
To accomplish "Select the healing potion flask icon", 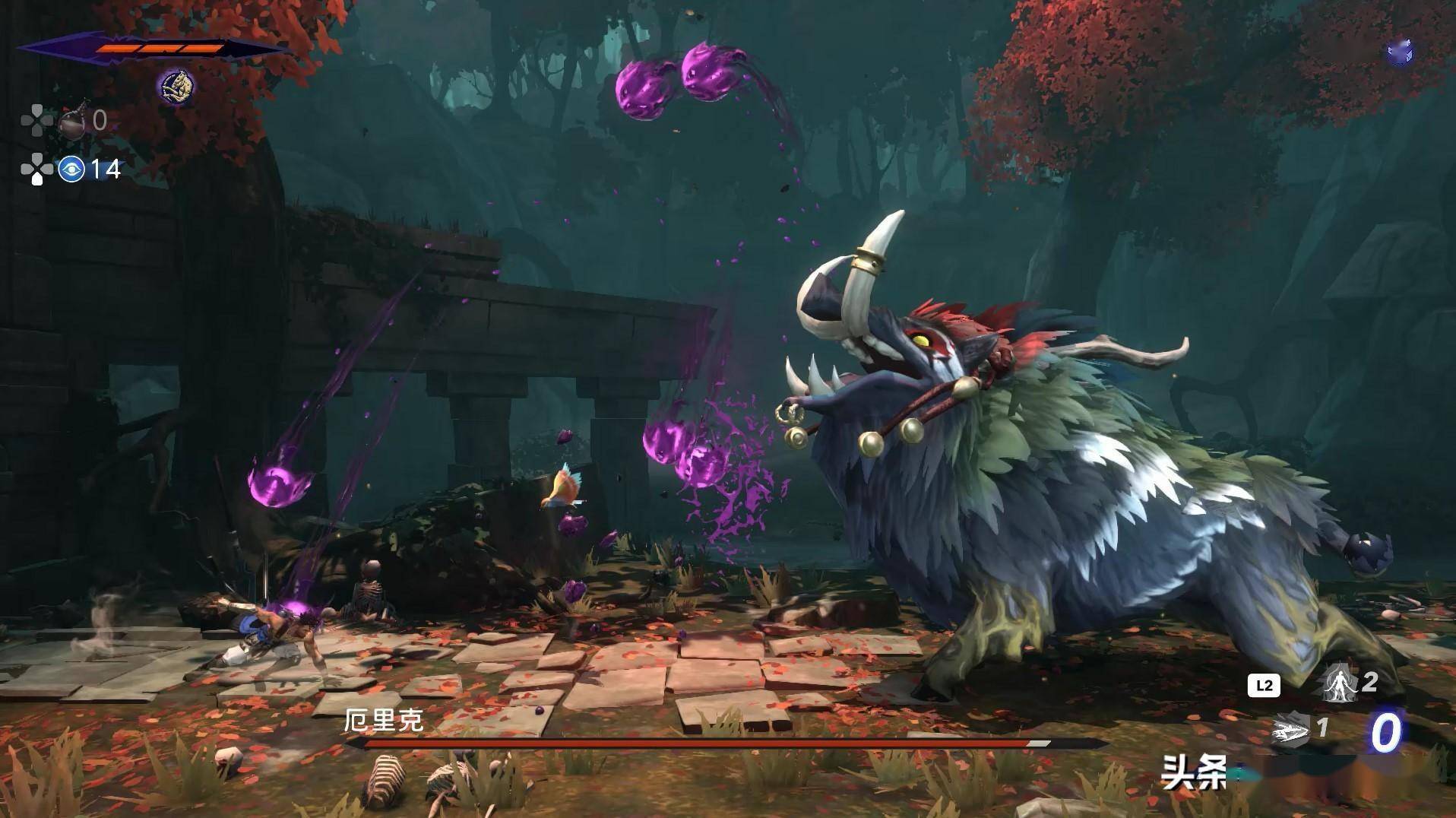I will tap(74, 119).
